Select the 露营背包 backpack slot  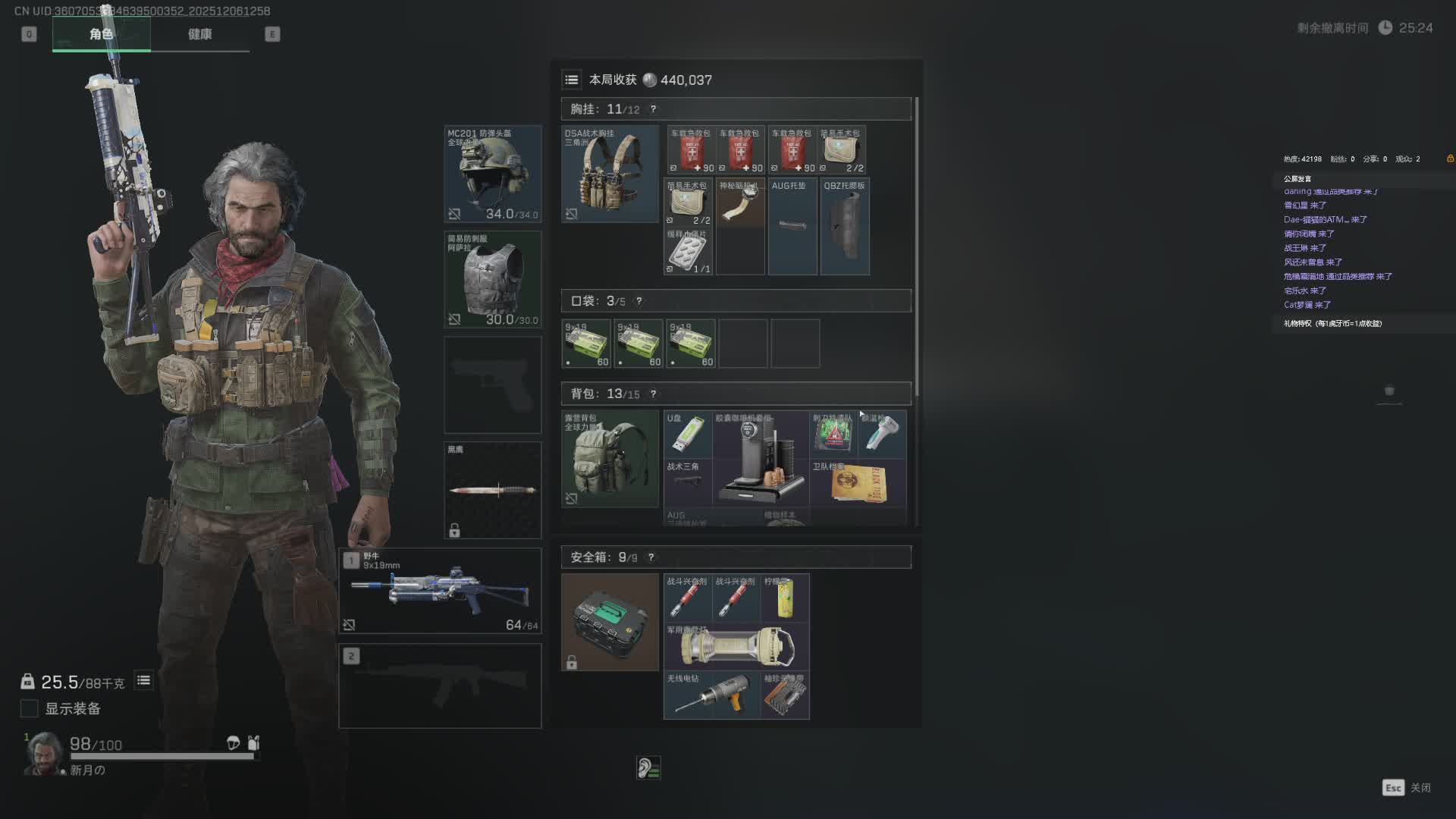coord(610,459)
